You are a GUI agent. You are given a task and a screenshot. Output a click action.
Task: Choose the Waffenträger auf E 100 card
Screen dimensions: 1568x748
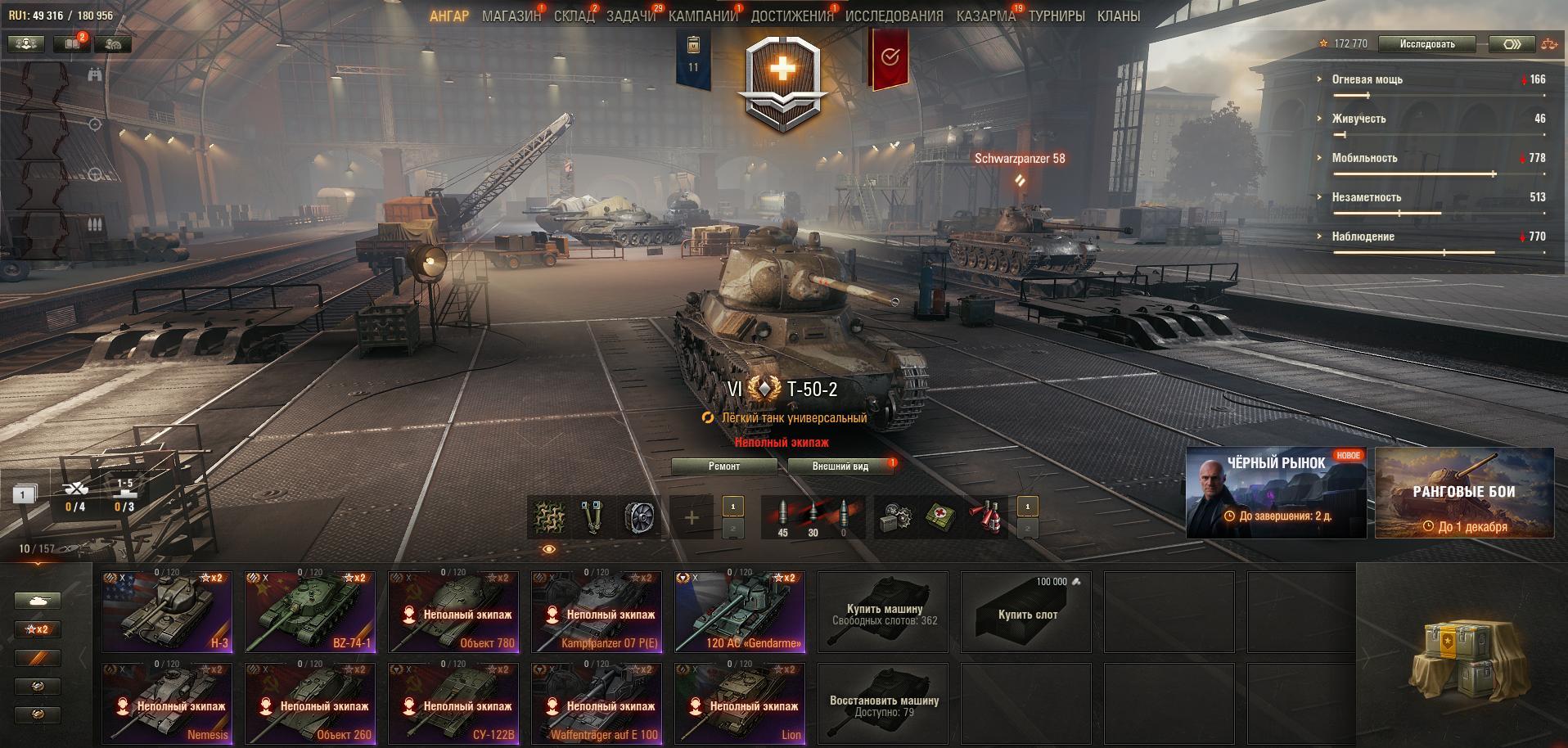pyautogui.click(x=597, y=704)
